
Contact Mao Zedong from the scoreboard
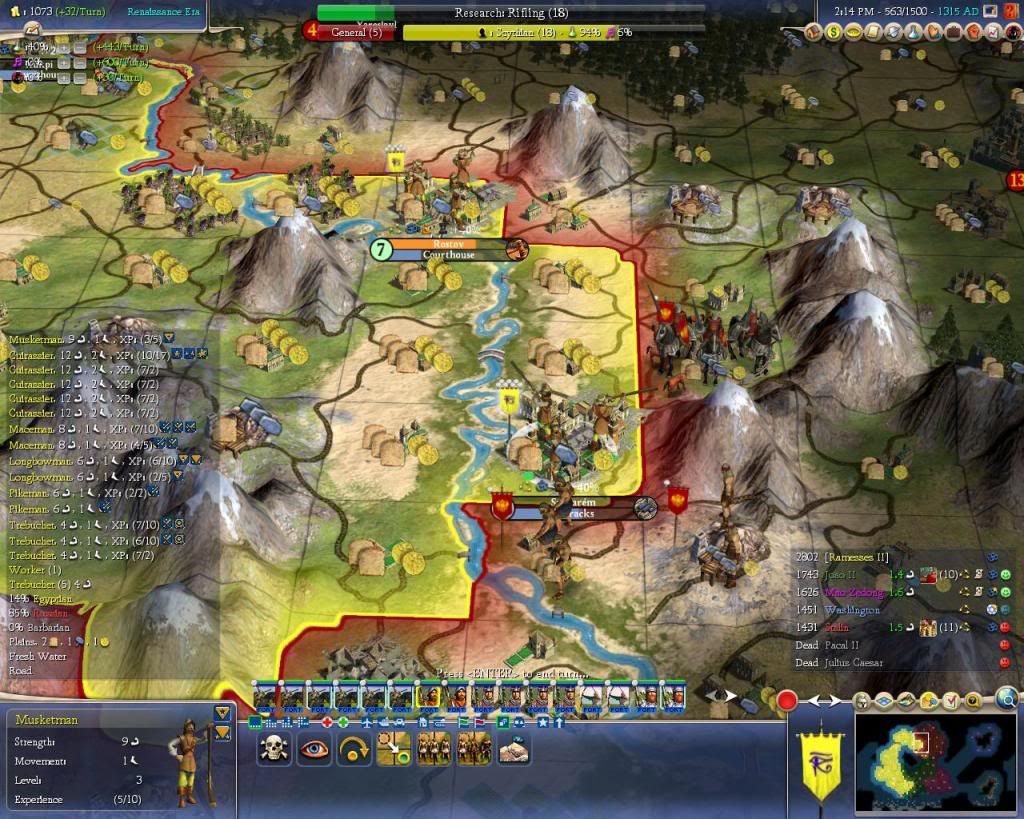click(838, 592)
